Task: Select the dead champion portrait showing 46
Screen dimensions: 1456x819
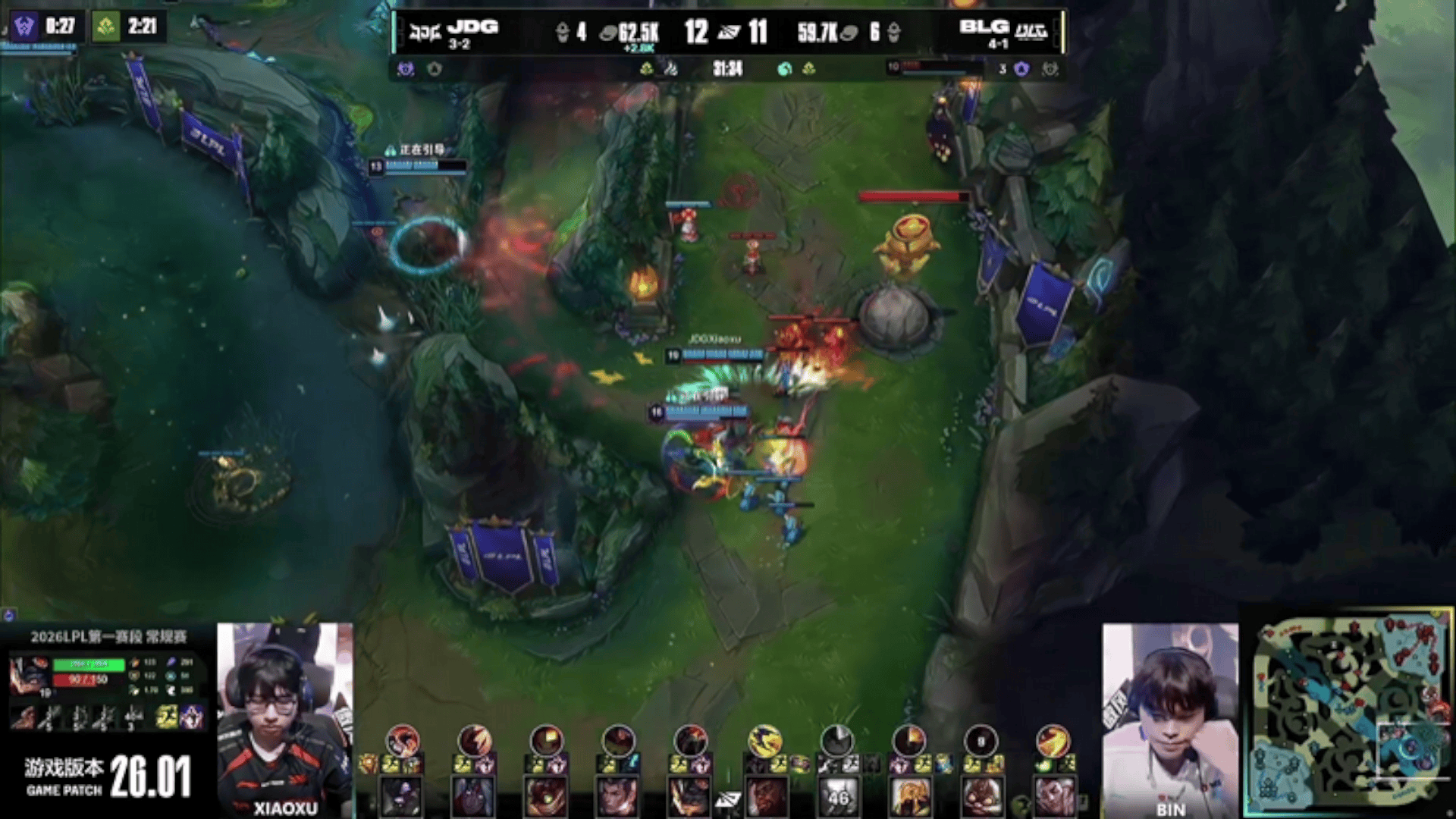Action: (837, 798)
